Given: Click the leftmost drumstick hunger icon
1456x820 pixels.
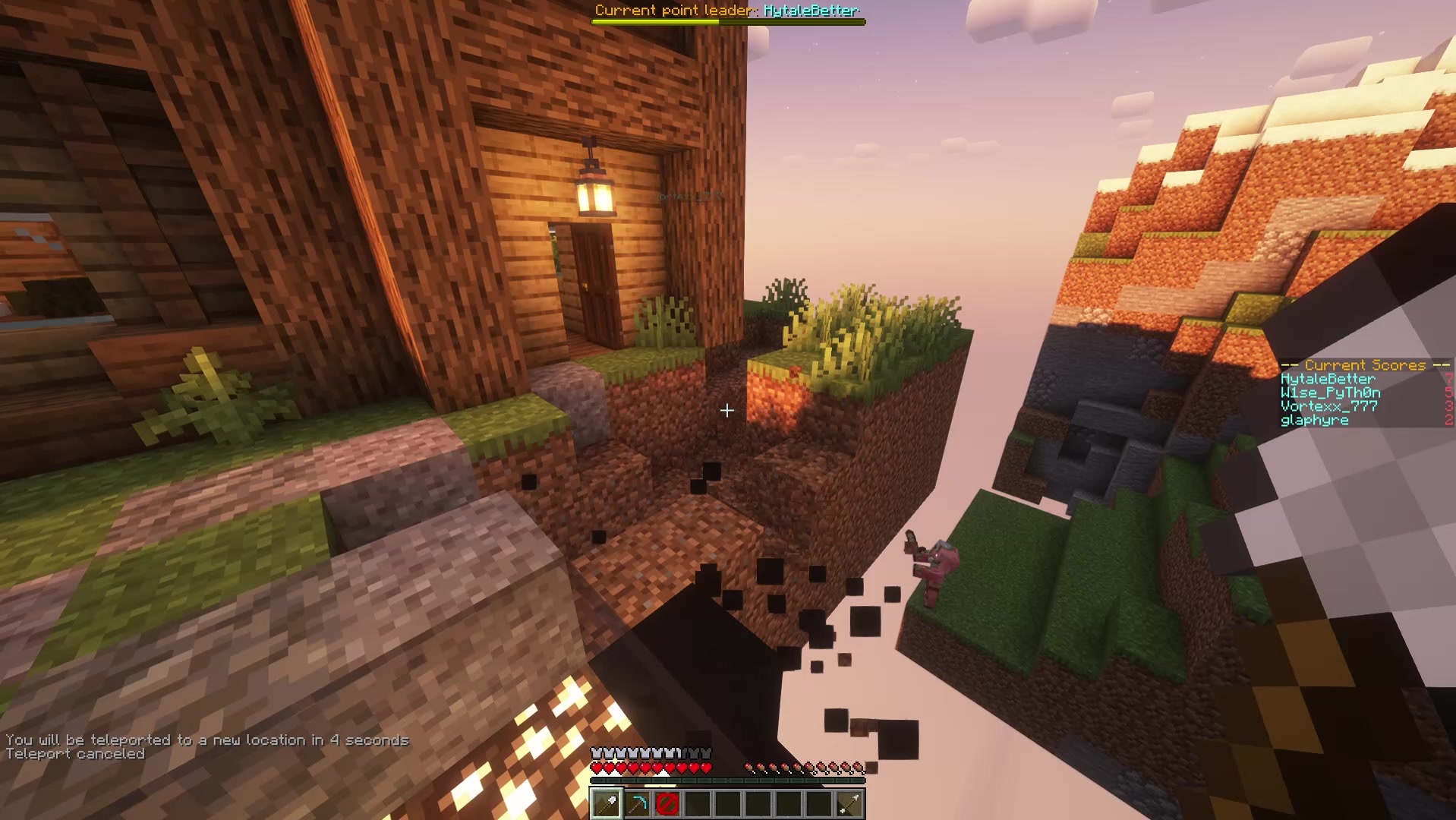Looking at the screenshot, I should pyautogui.click(x=750, y=767).
